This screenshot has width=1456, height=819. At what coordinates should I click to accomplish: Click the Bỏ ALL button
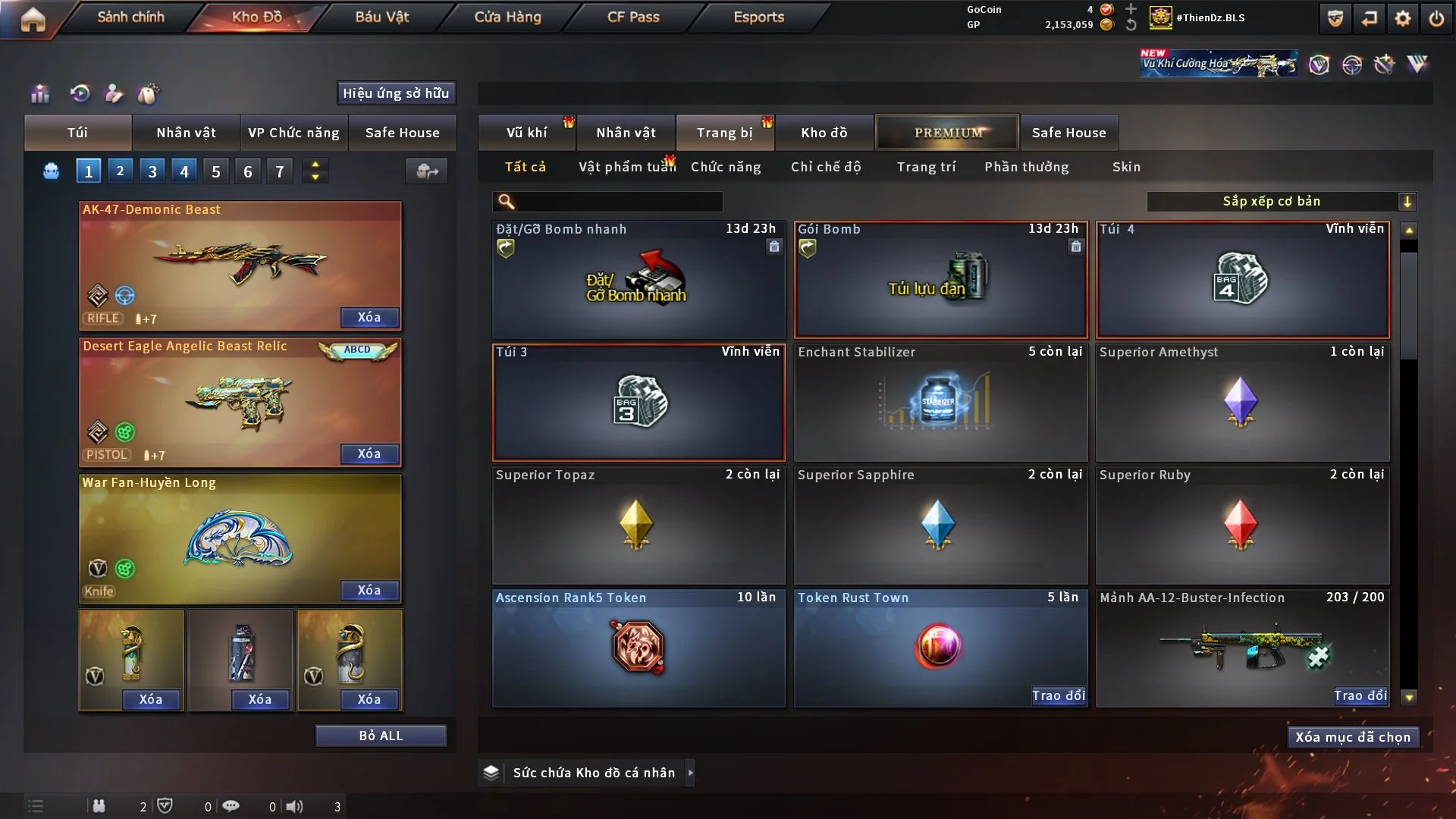[x=381, y=736]
